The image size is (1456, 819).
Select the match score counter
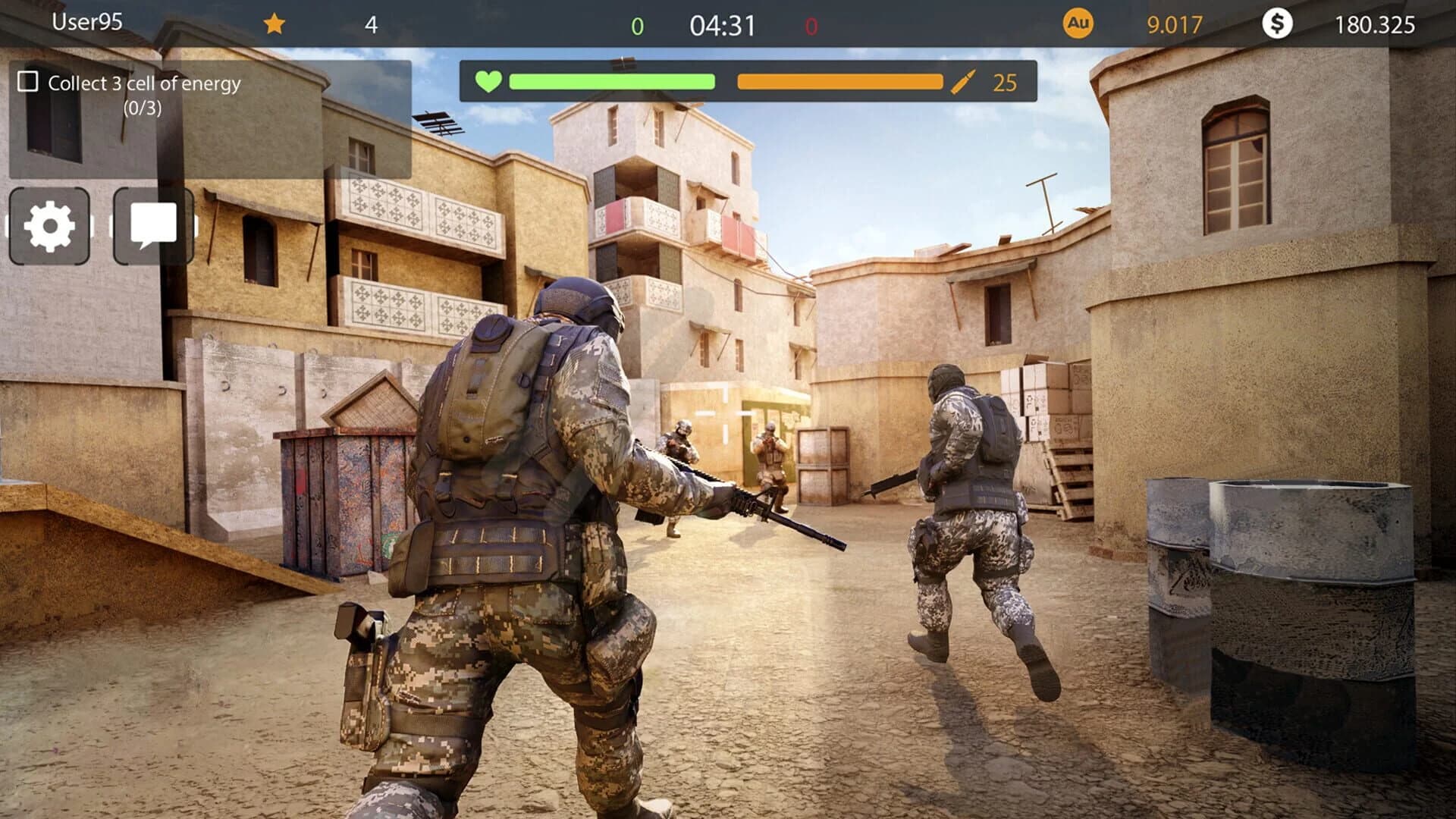click(x=635, y=24)
